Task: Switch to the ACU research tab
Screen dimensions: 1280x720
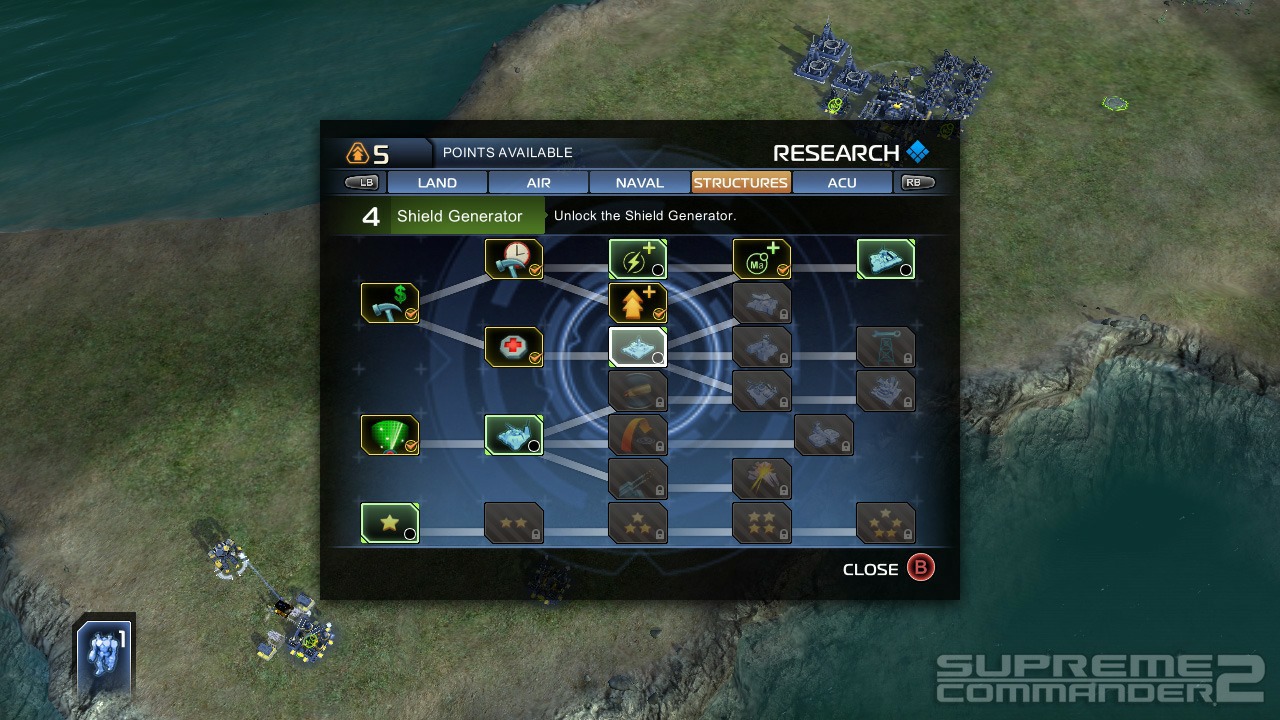Action: (x=842, y=182)
